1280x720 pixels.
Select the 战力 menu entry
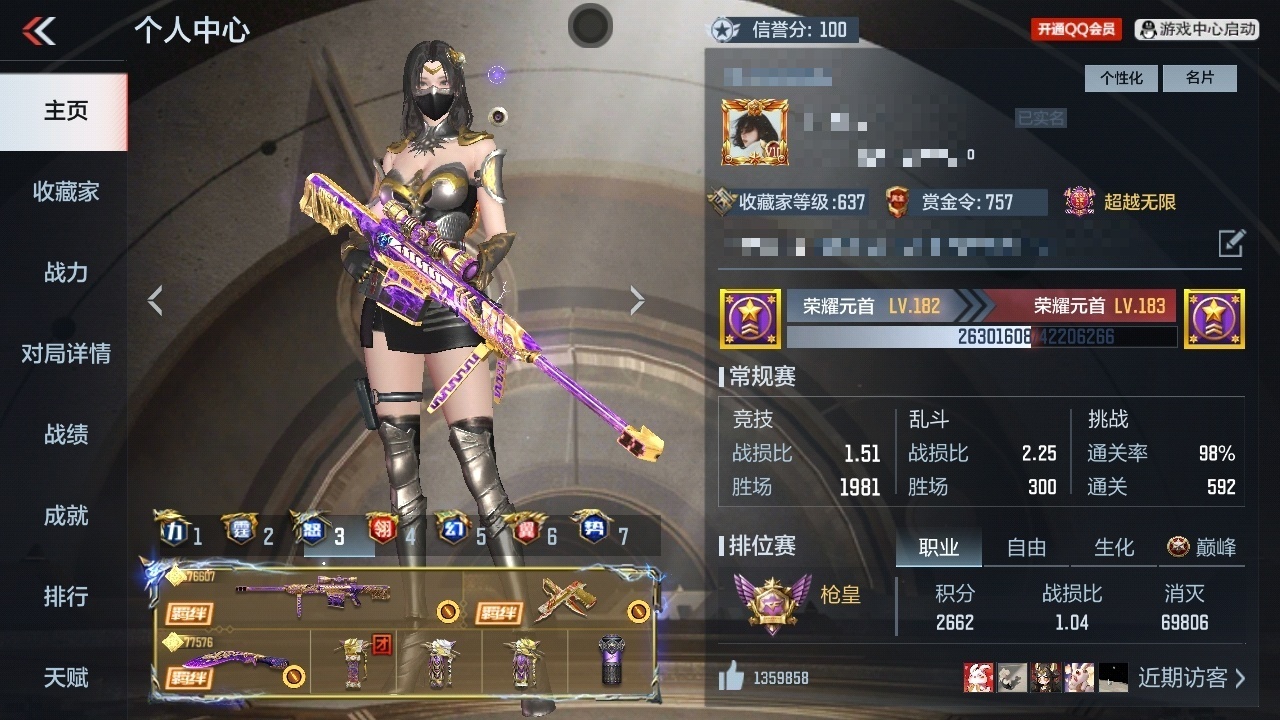65,272
